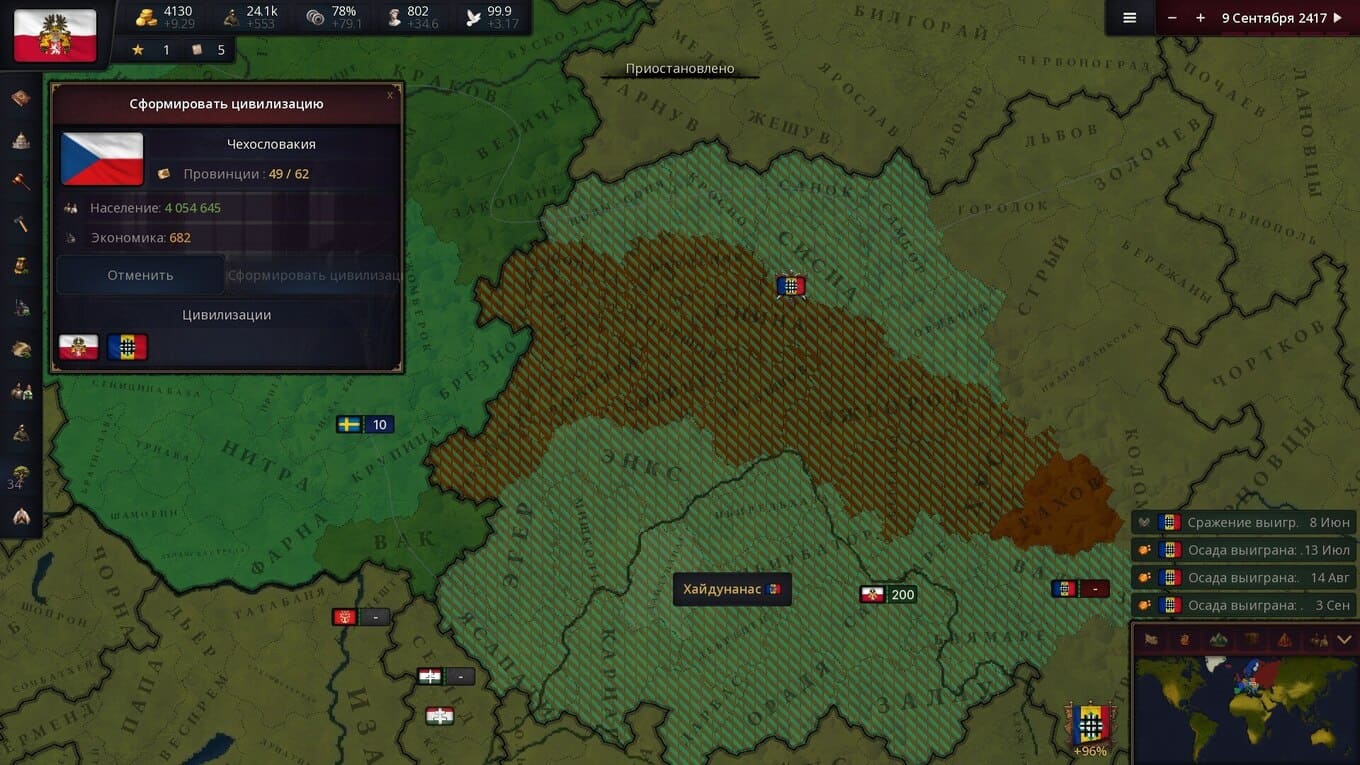Decrease game speed with the minus button

point(1172,18)
